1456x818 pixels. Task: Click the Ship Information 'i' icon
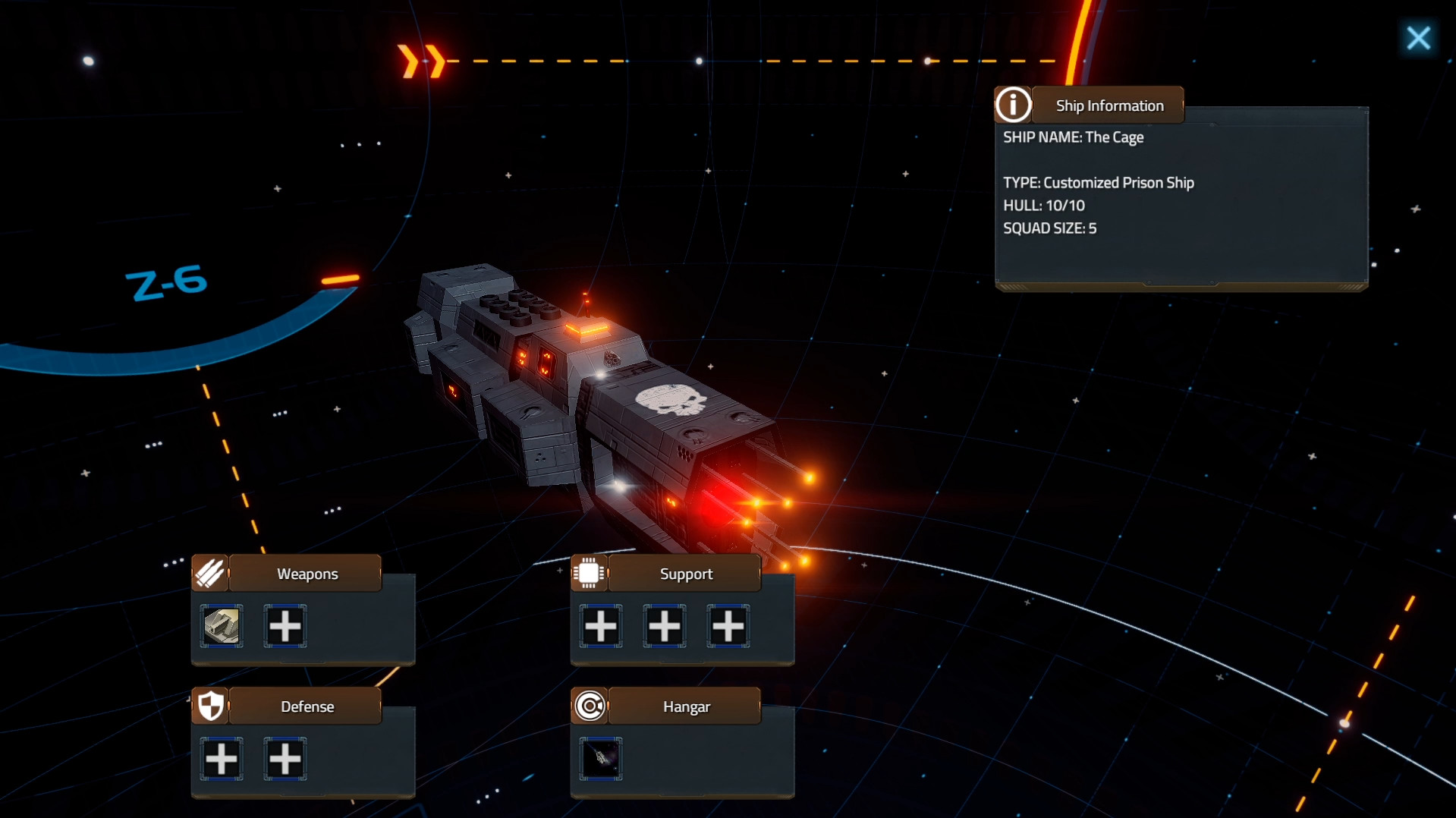coord(1013,105)
